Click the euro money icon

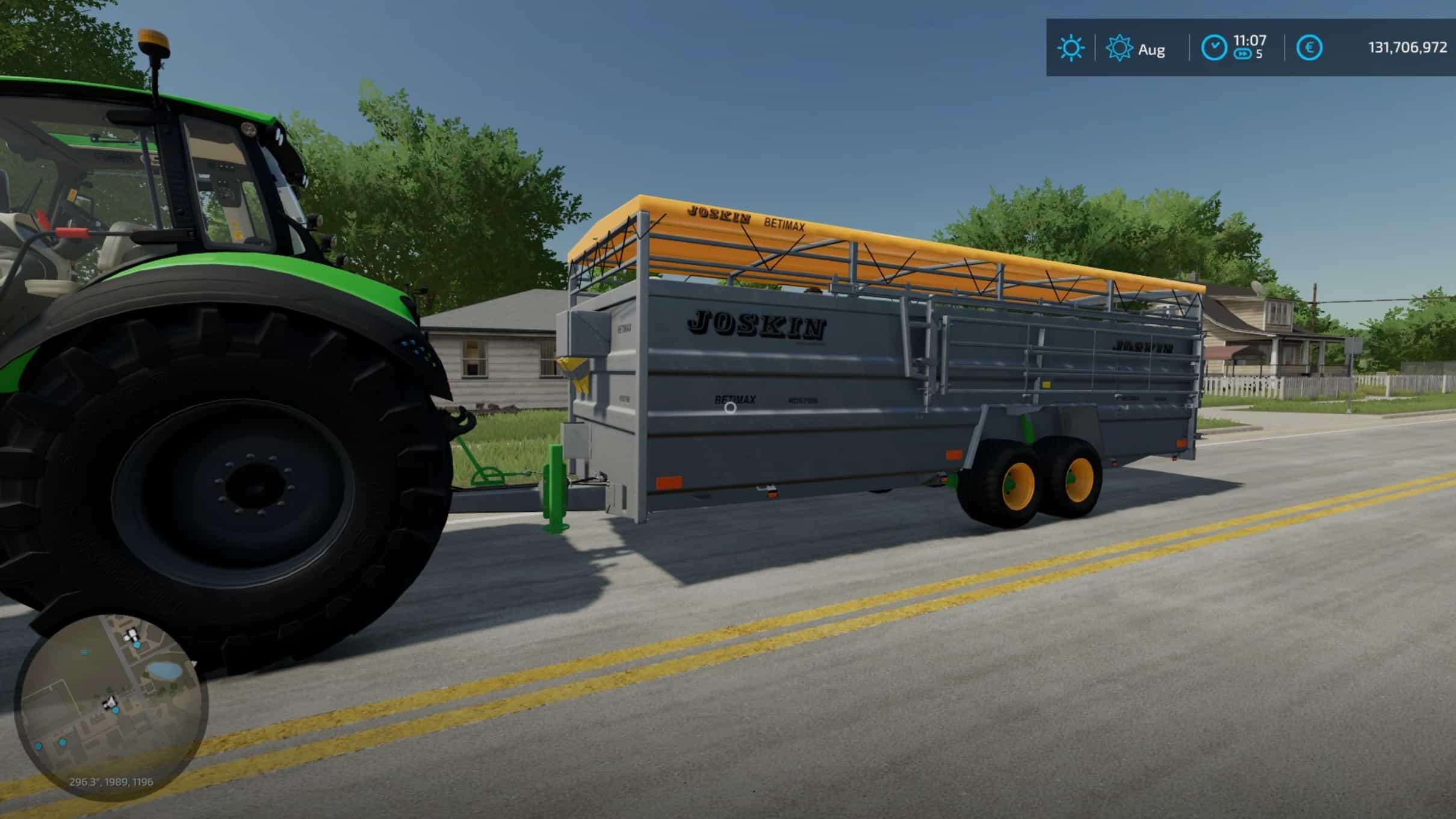(x=1309, y=48)
